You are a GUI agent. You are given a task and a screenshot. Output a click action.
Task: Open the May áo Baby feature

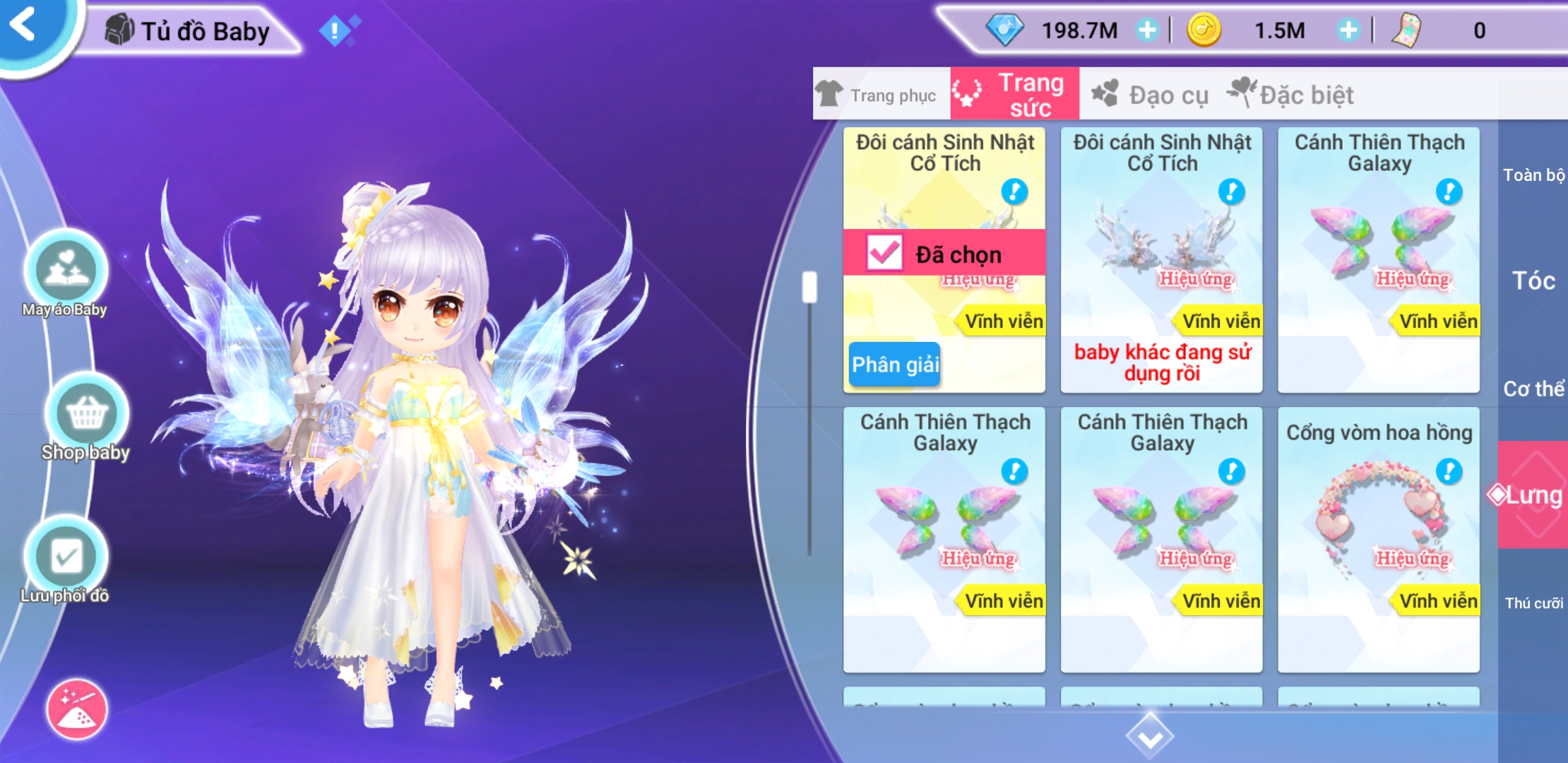click(66, 272)
